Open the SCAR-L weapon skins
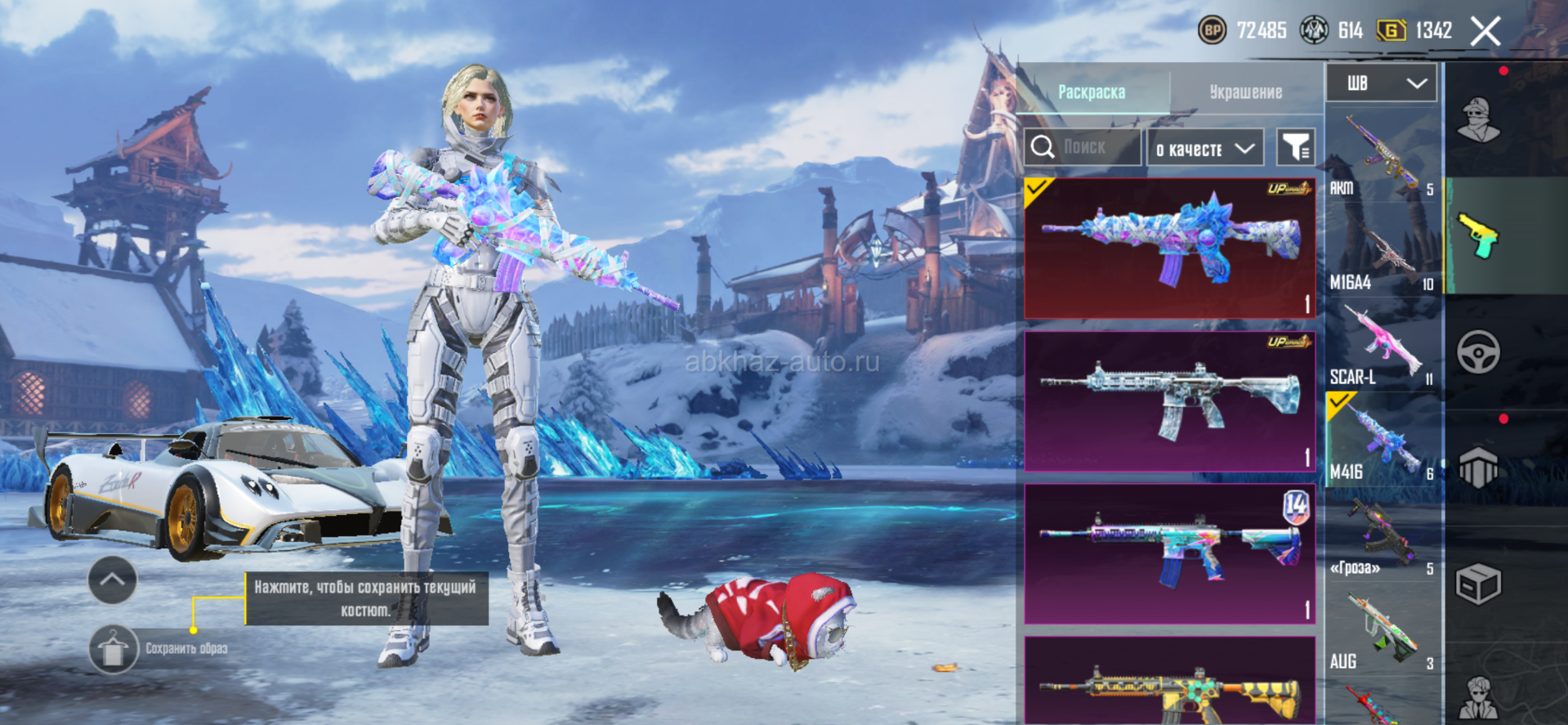This screenshot has height=725, width=1568. click(1383, 345)
